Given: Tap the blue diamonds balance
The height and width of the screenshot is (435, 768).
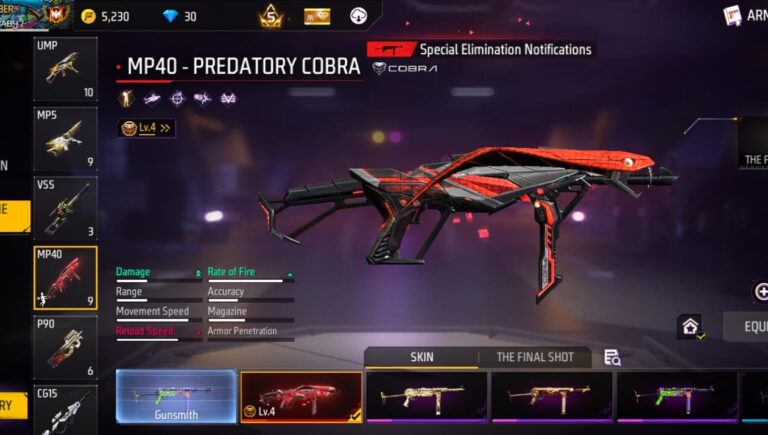Looking at the screenshot, I should (180, 16).
